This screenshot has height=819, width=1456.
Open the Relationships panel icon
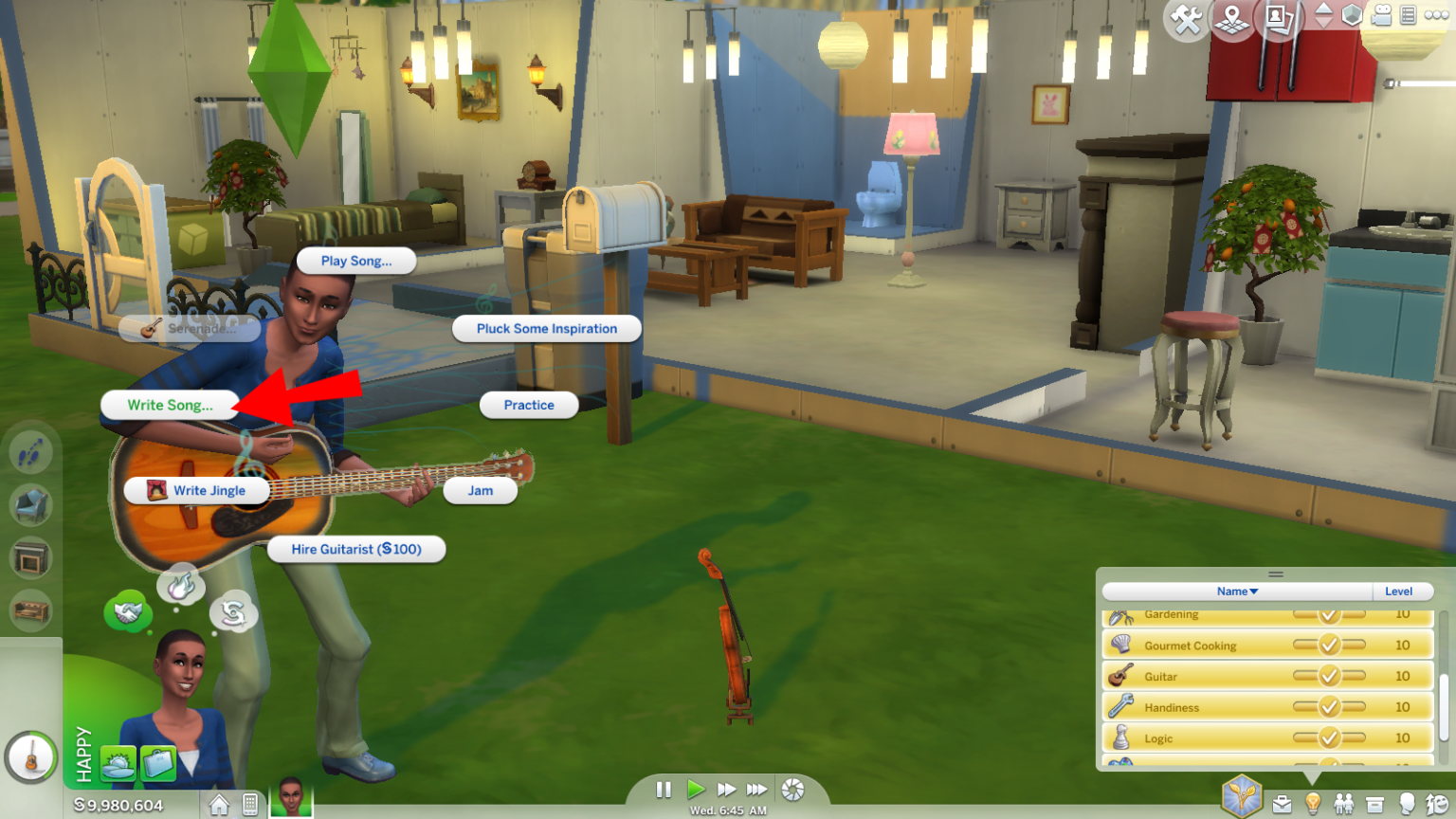[x=1343, y=804]
